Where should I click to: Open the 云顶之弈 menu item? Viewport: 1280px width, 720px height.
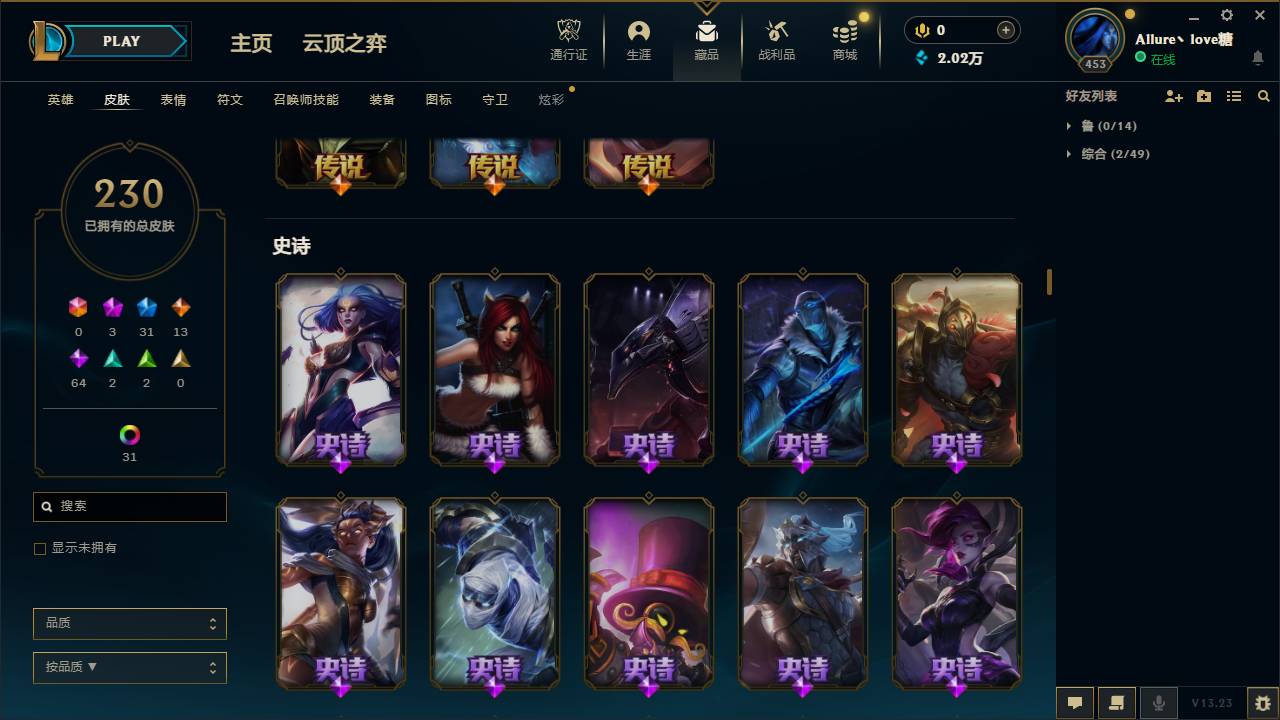point(344,43)
